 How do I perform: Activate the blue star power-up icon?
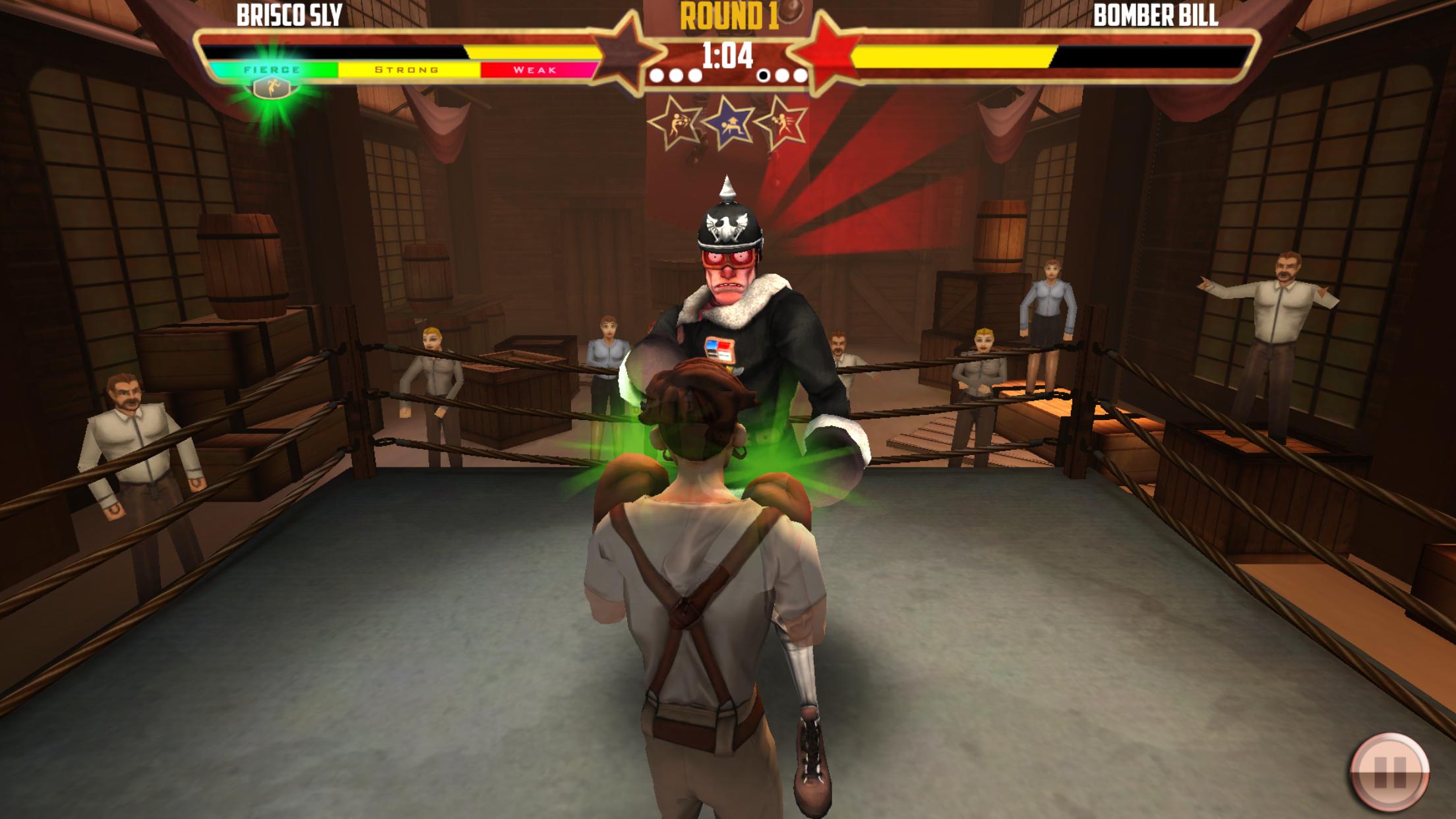coord(731,121)
